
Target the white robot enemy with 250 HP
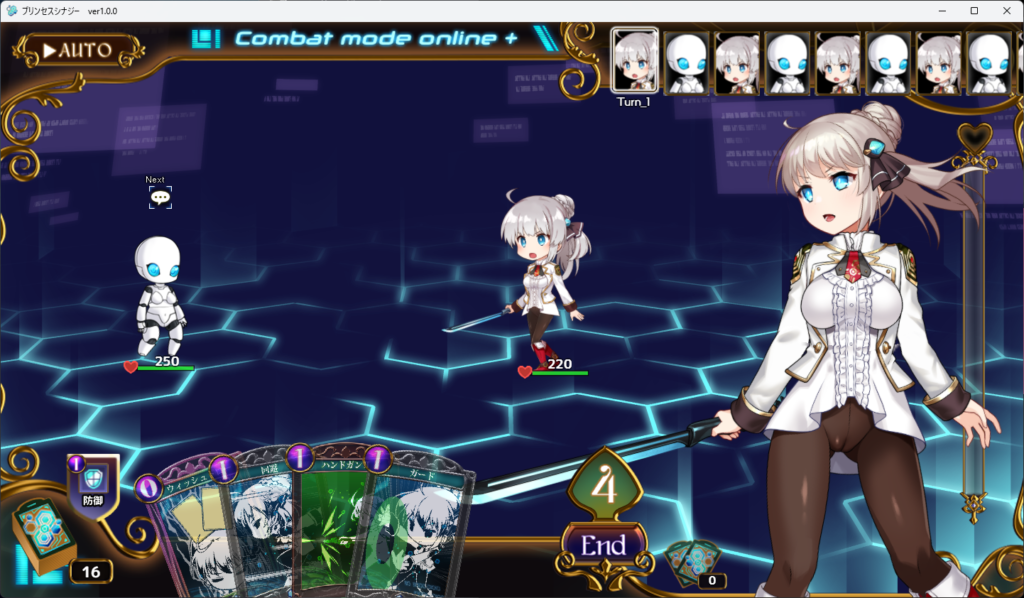click(160, 297)
